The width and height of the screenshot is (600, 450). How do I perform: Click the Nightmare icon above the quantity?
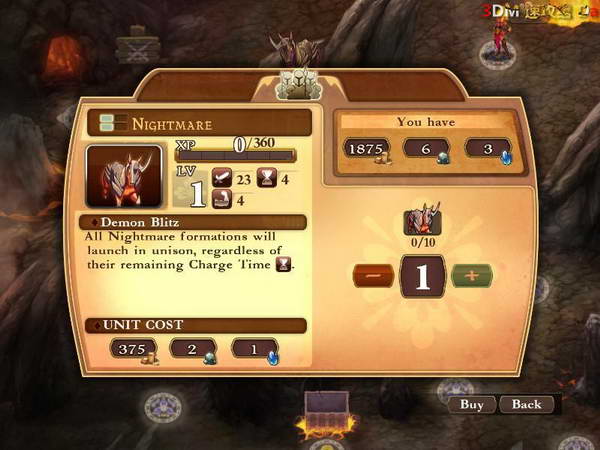[x=423, y=221]
